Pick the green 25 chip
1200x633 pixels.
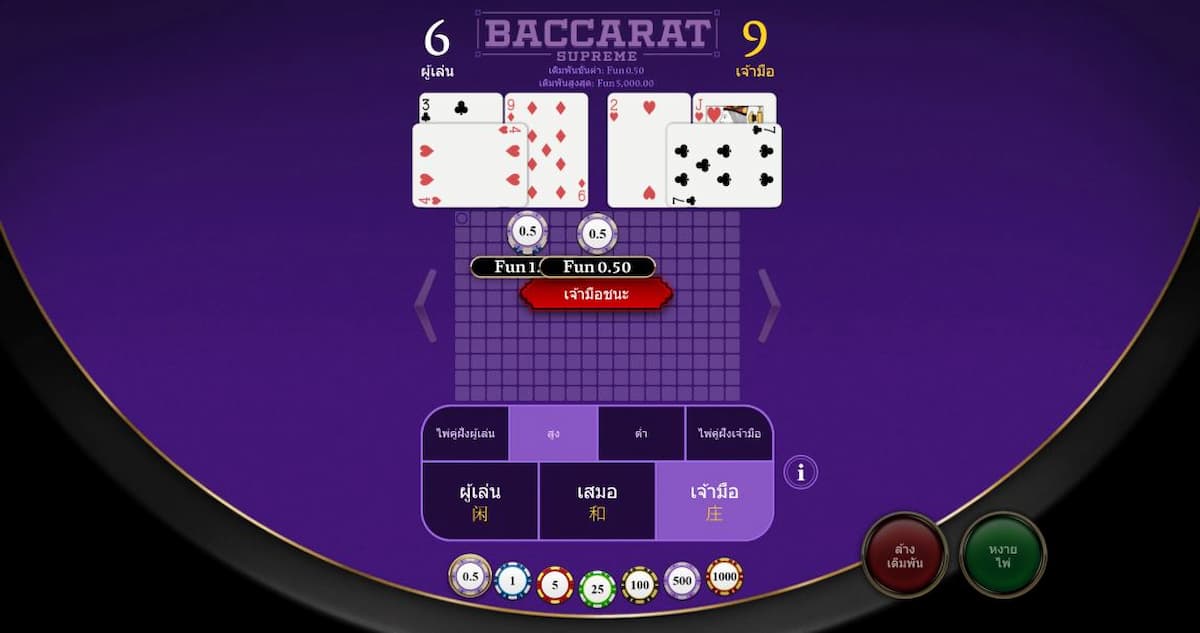(598, 589)
